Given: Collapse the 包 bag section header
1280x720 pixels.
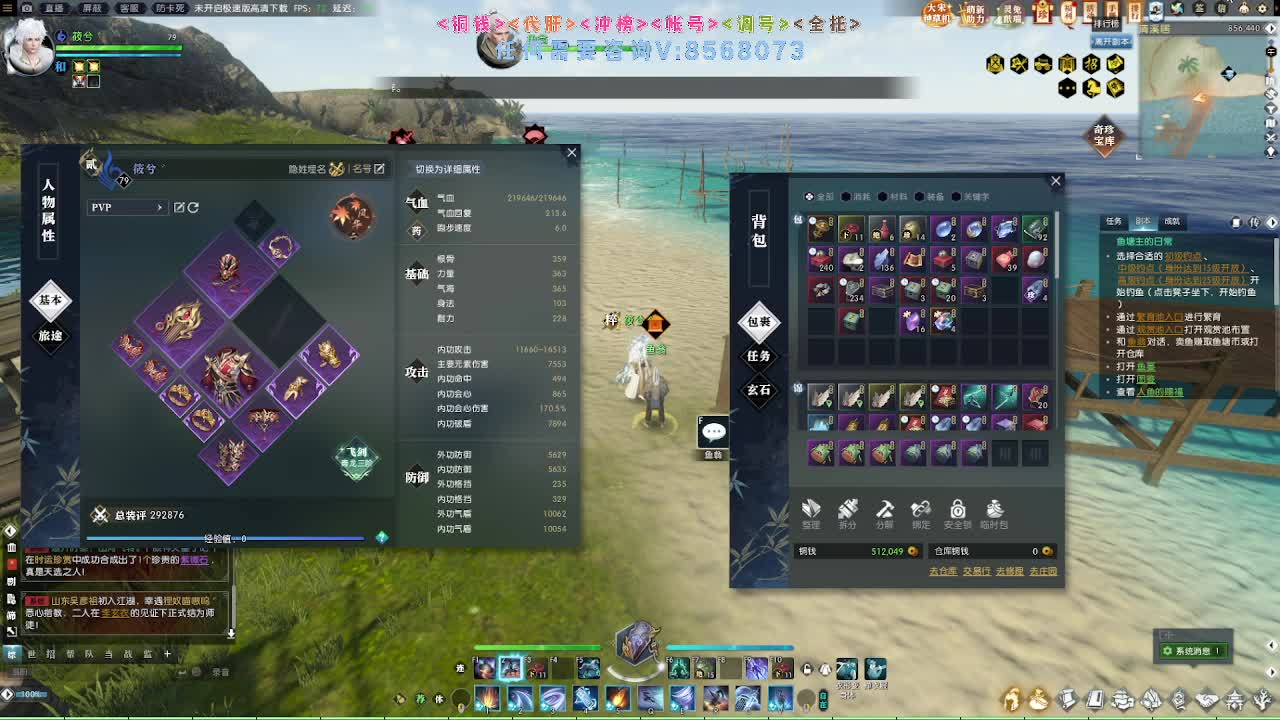Looking at the screenshot, I should pyautogui.click(x=796, y=222).
